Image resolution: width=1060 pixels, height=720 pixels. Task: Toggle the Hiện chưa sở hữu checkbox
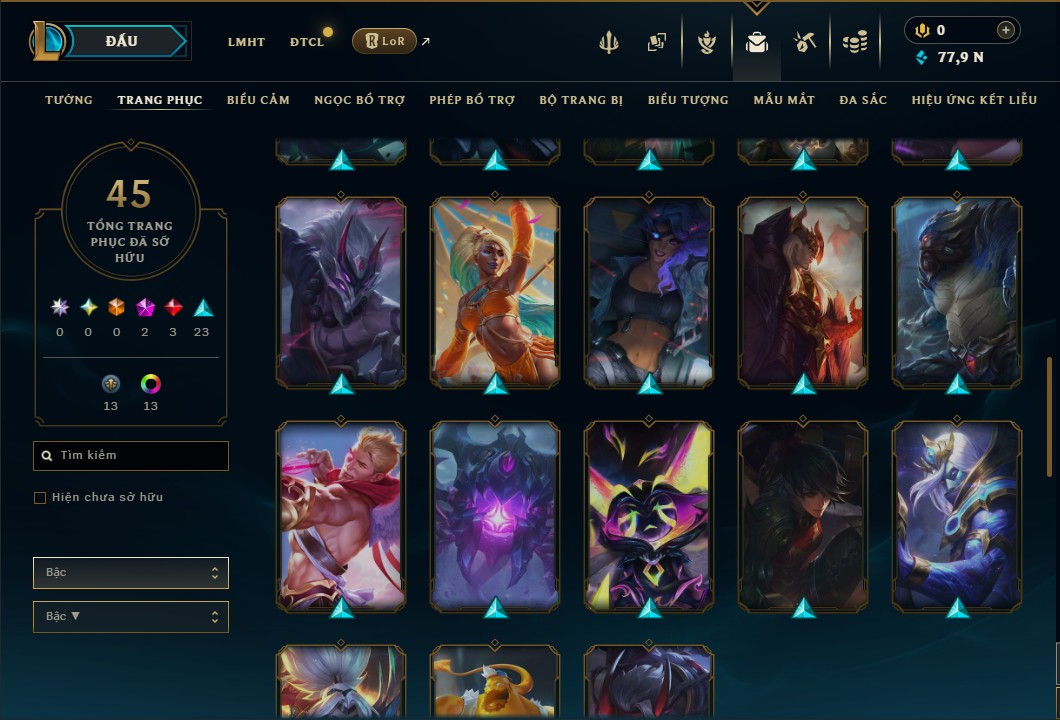pos(40,498)
